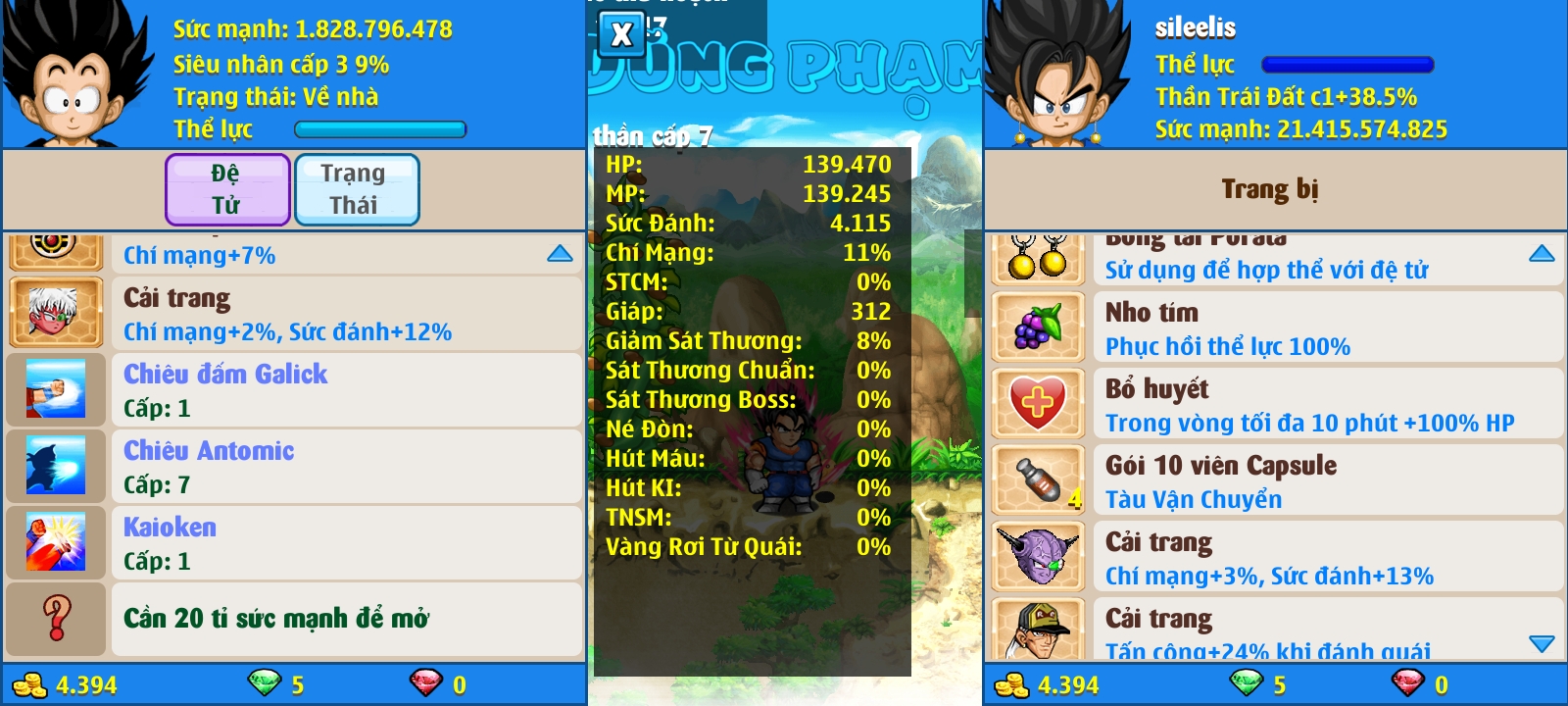Choose the purple helmet Cải trang costume
Screen dimensions: 1568x706
pos(1274,557)
